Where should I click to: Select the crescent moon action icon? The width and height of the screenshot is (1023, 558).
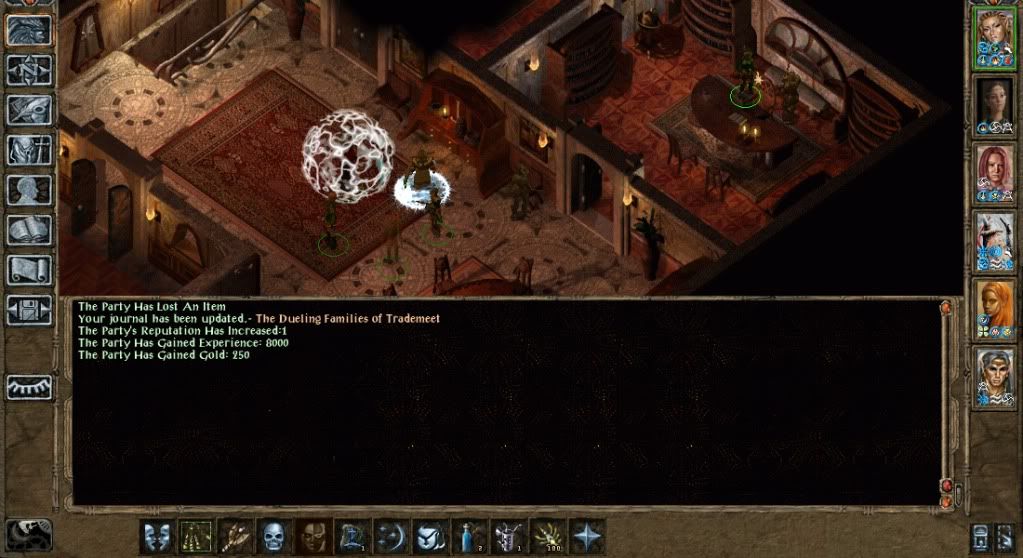click(x=391, y=536)
